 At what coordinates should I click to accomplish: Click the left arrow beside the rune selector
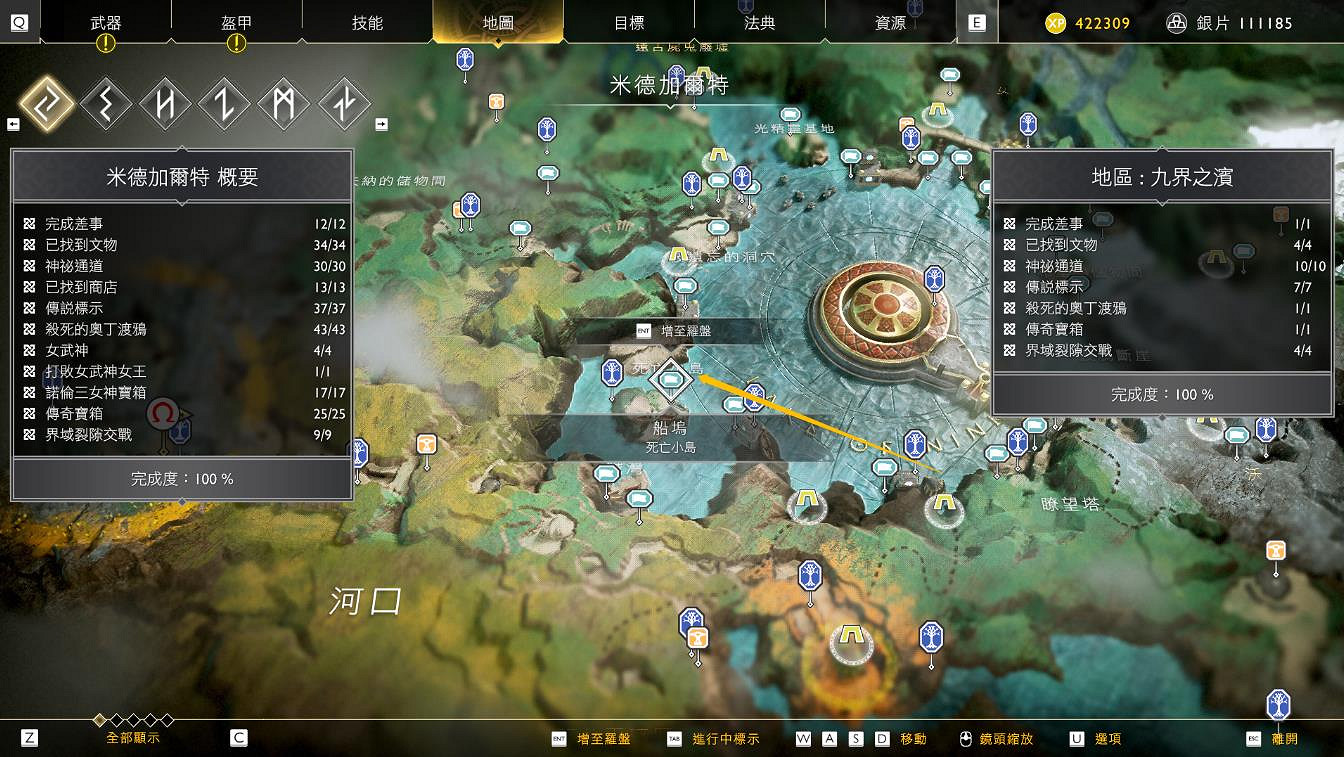point(13,123)
